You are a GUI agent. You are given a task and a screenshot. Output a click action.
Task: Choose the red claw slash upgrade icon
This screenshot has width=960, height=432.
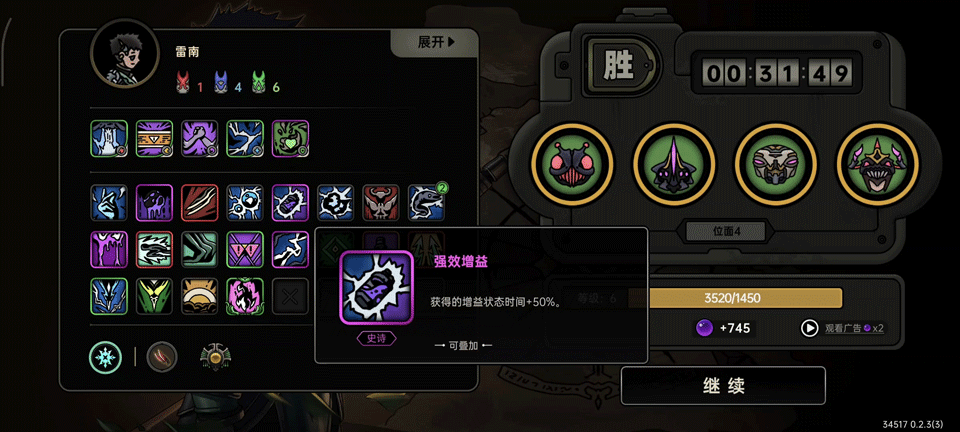pos(199,202)
